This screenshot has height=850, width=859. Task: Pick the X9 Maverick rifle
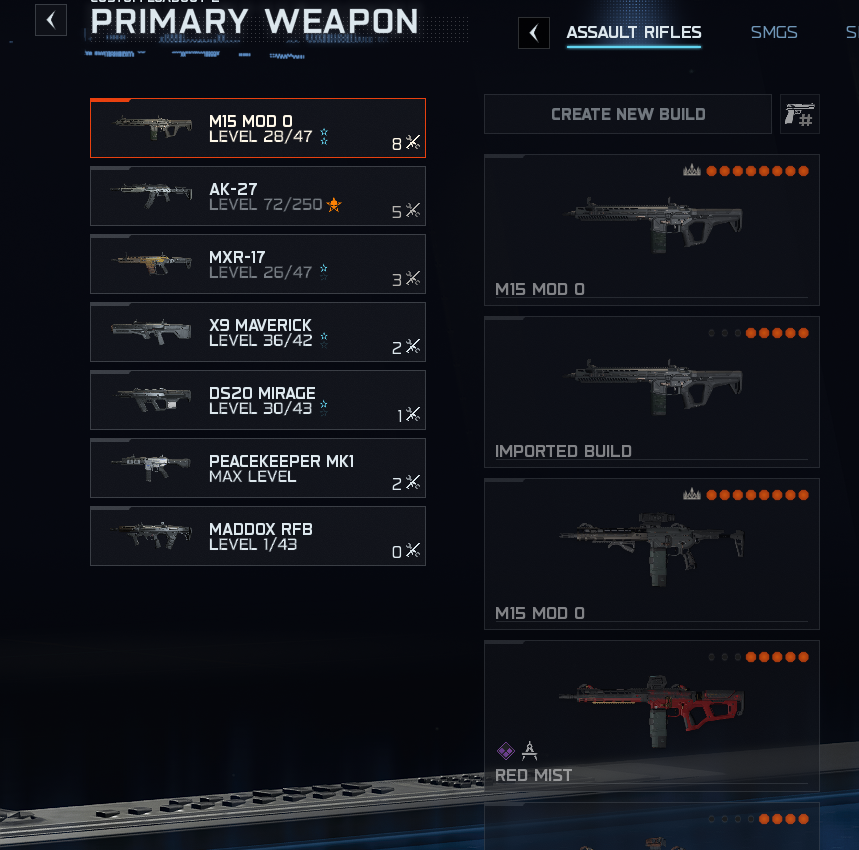258,332
